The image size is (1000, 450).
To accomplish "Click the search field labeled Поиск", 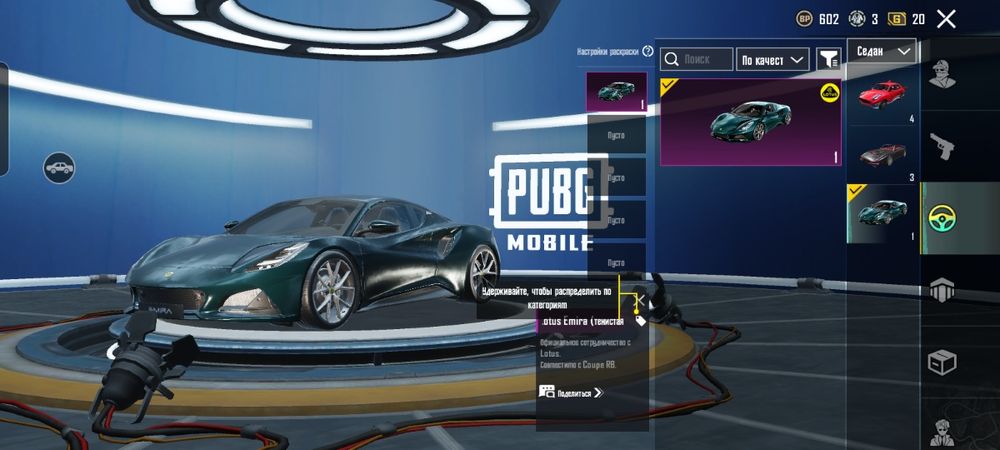I will pyautogui.click(x=697, y=60).
